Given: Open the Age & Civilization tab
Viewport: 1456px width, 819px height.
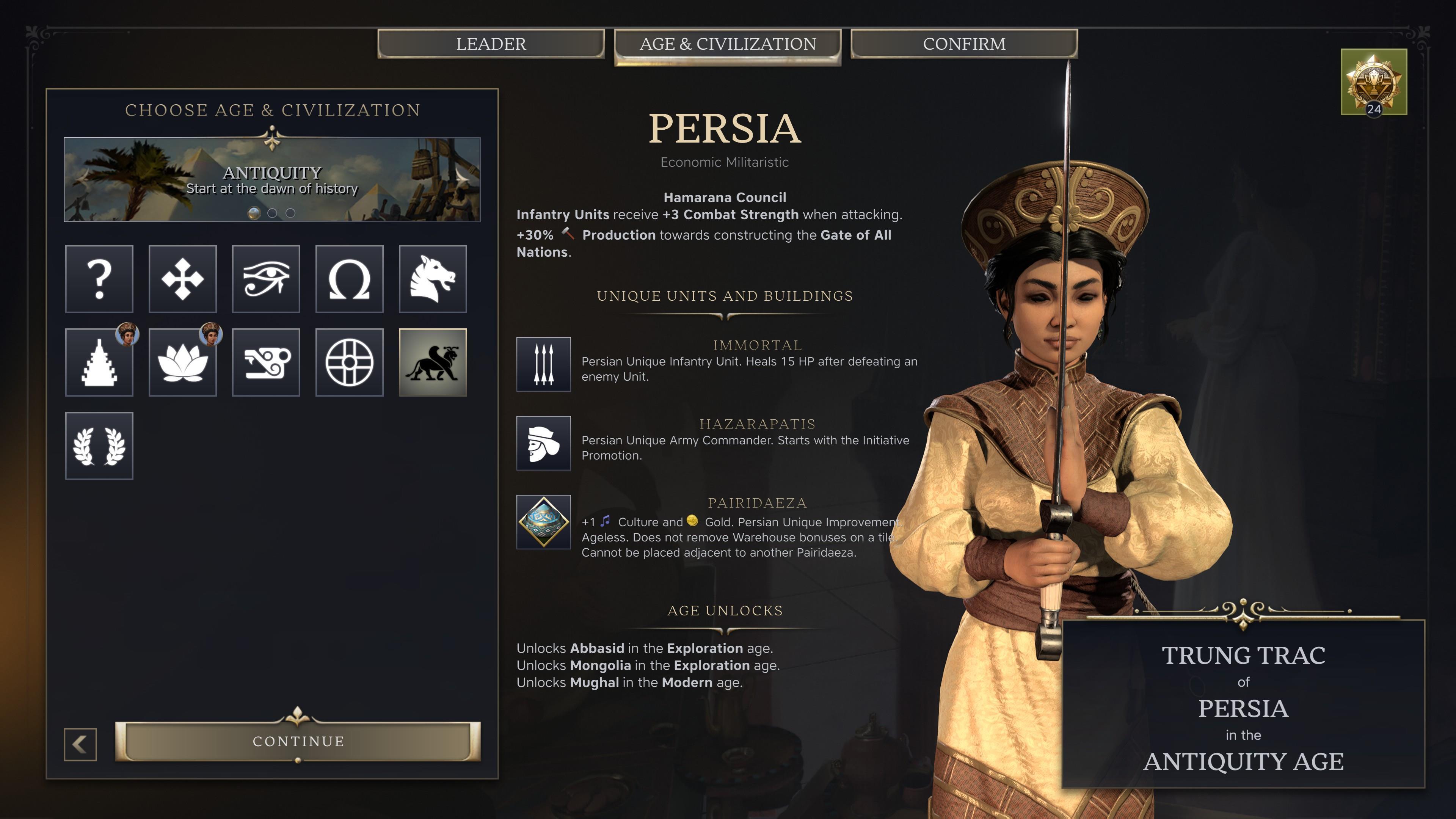Looking at the screenshot, I should coord(728,44).
